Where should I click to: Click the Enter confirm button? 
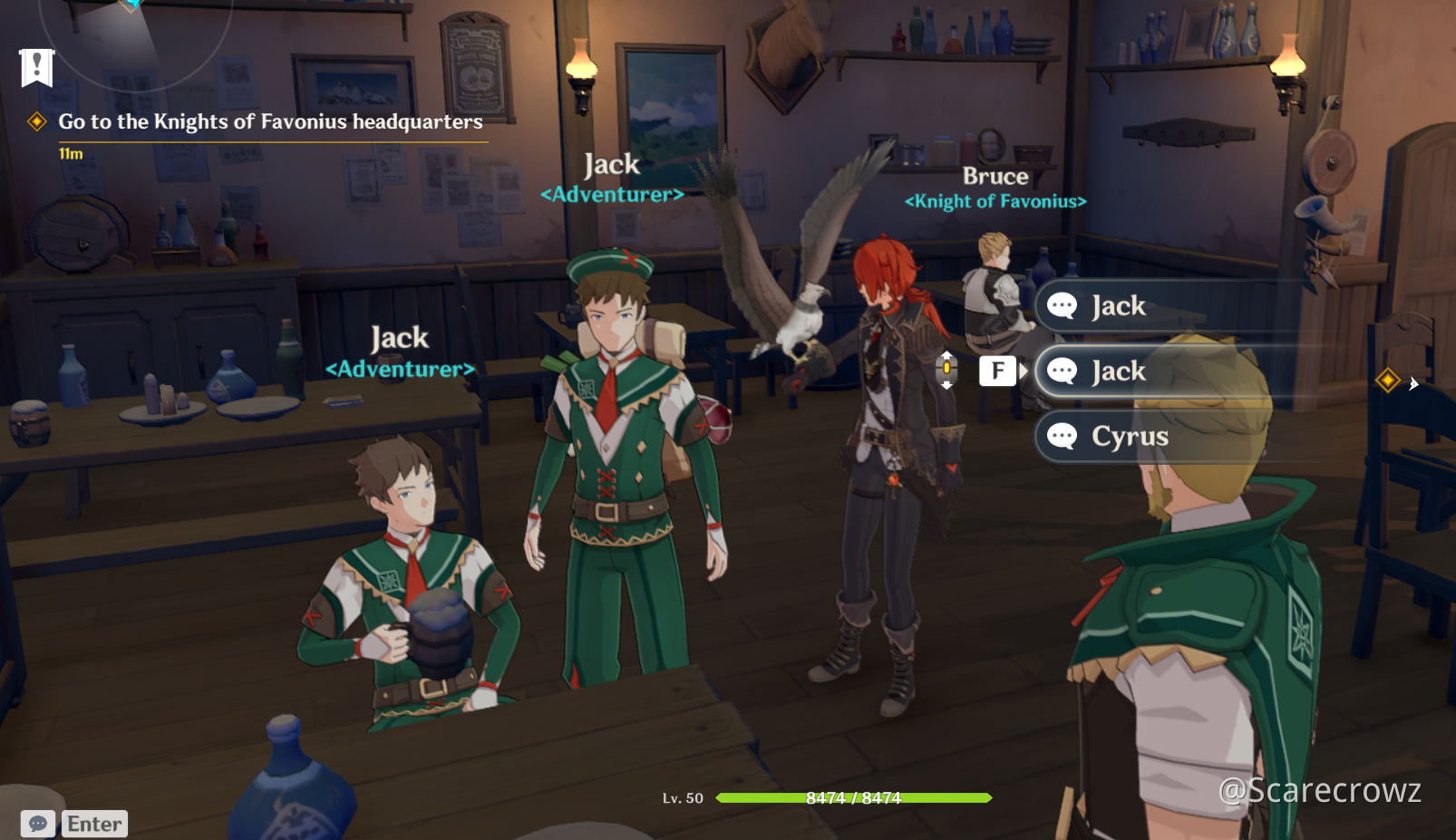(94, 823)
